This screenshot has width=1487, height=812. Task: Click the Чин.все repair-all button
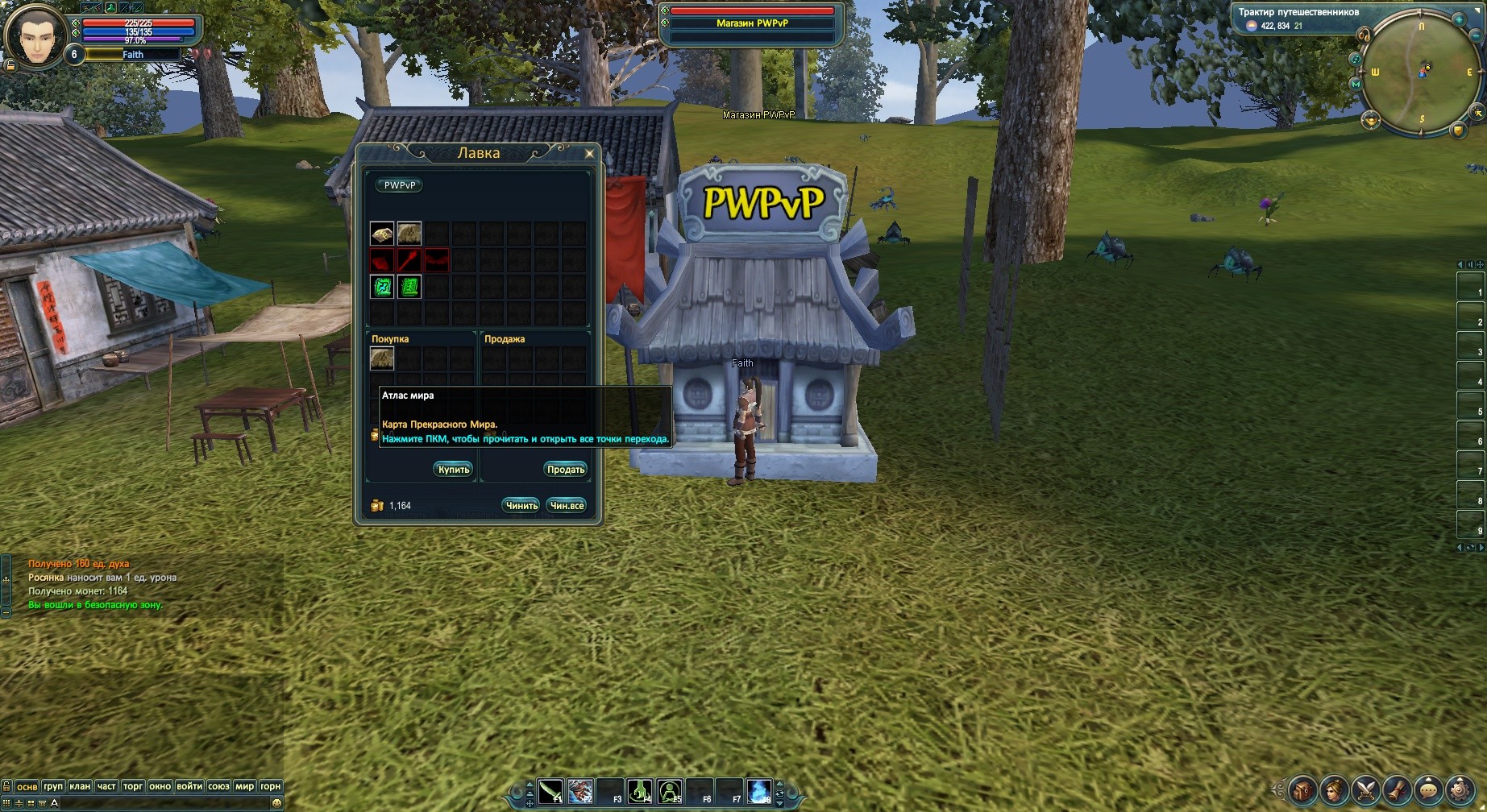(x=567, y=506)
